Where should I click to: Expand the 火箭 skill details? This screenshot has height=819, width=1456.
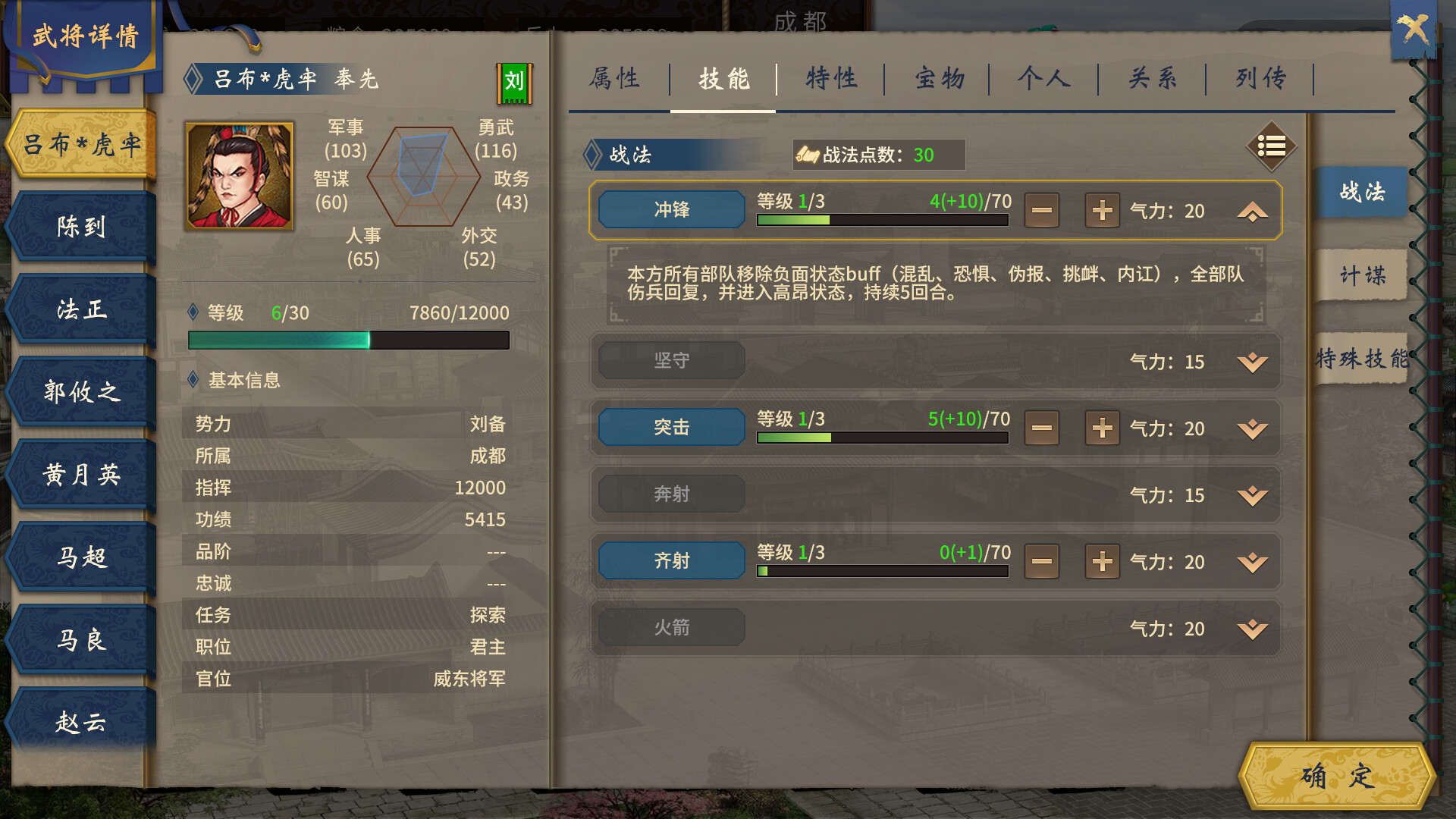(1250, 628)
